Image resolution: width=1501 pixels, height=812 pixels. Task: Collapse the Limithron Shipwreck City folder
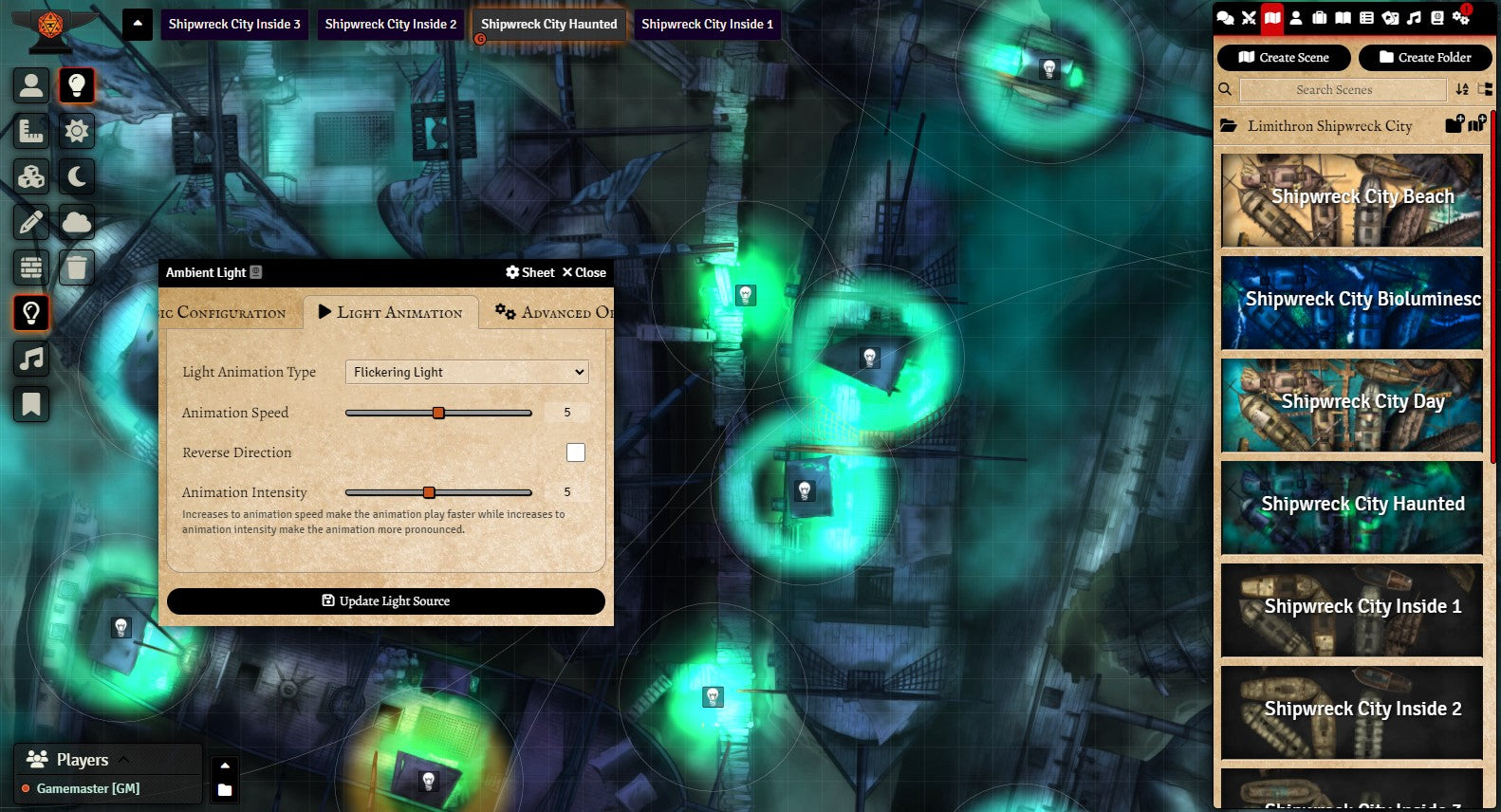pos(1328,126)
